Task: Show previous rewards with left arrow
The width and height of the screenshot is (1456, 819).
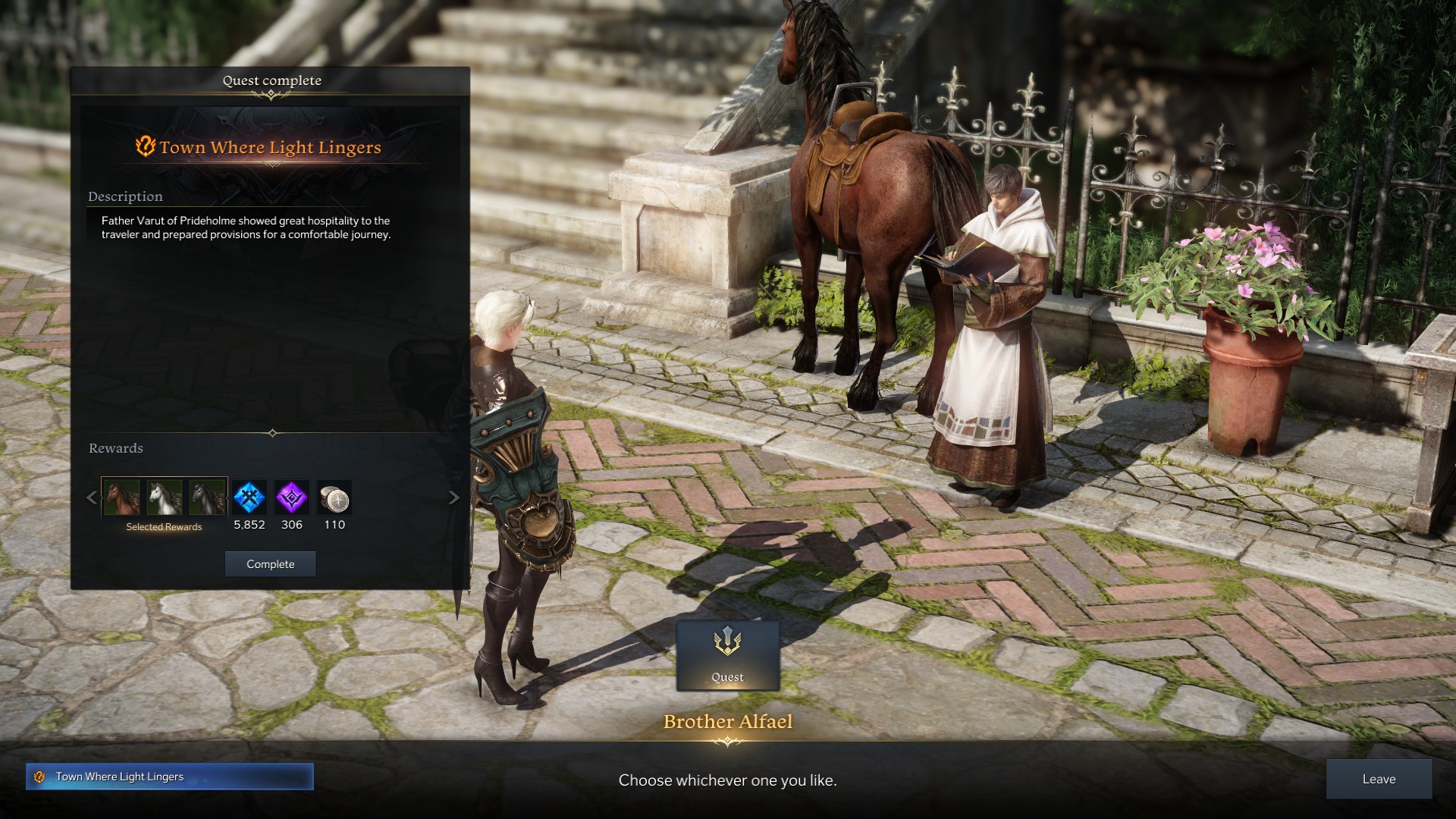Action: click(x=92, y=497)
